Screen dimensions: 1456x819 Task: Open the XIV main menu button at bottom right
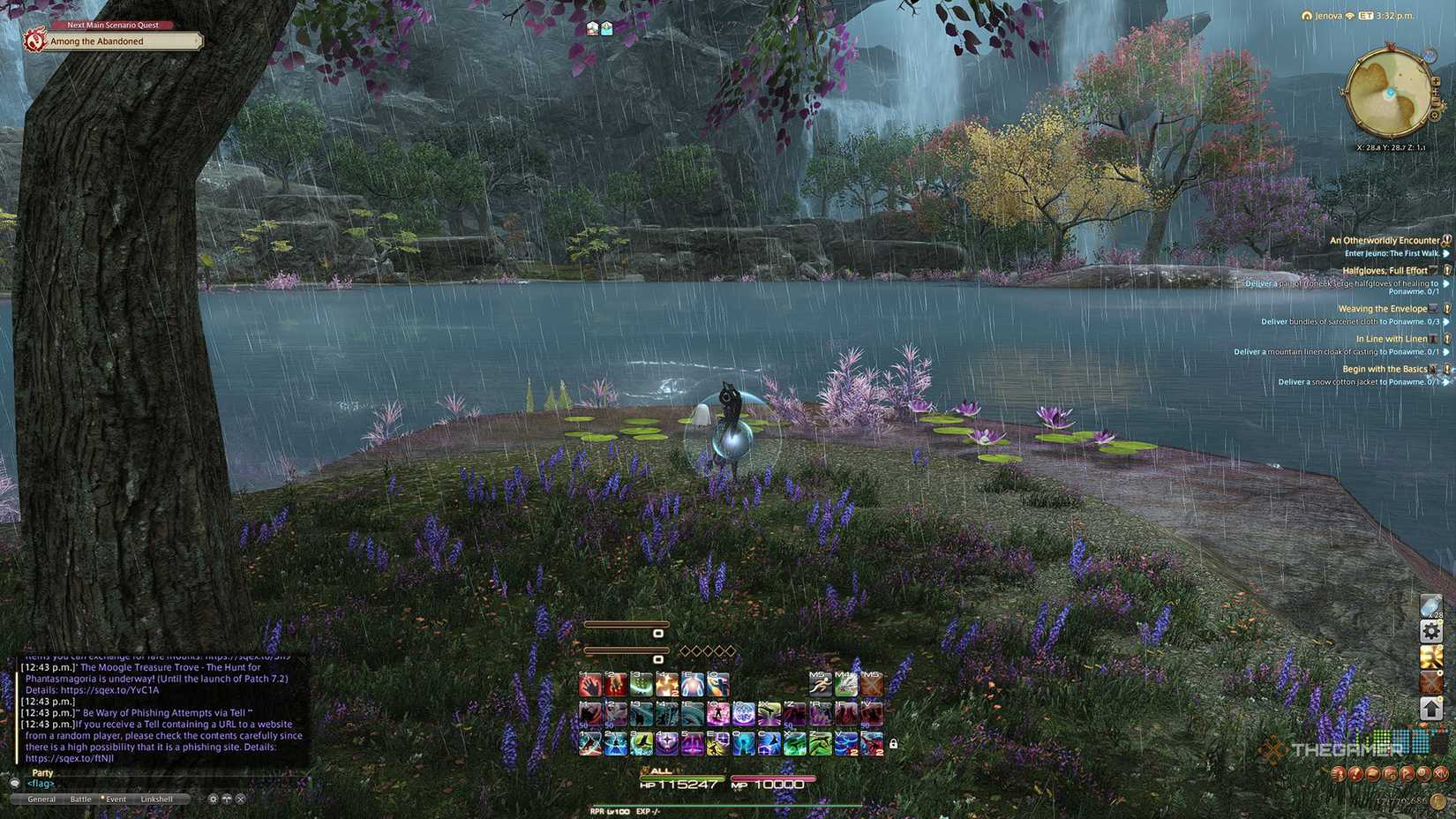(1441, 774)
